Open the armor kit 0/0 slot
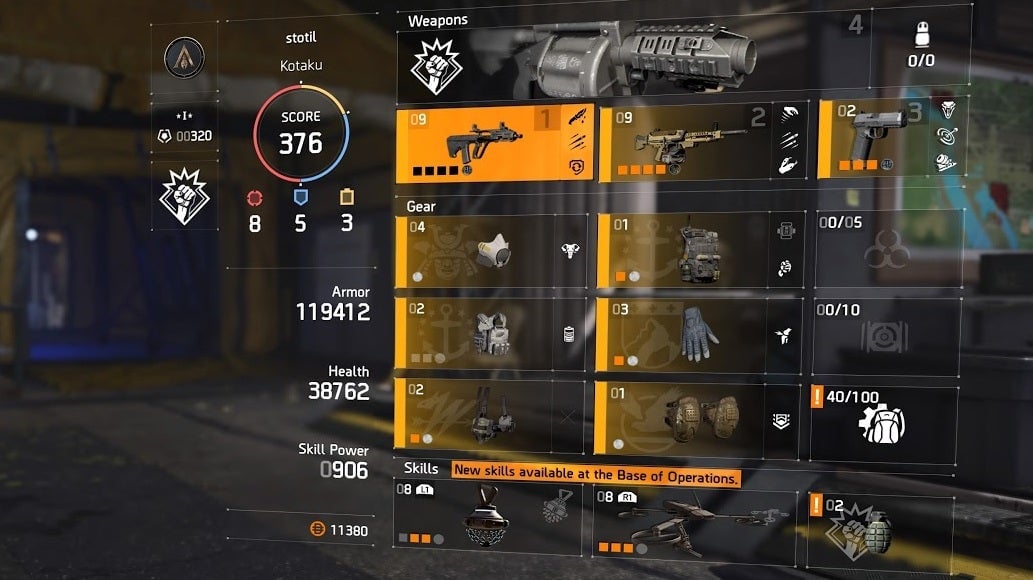Viewport: 1033px width, 580px height. click(920, 46)
